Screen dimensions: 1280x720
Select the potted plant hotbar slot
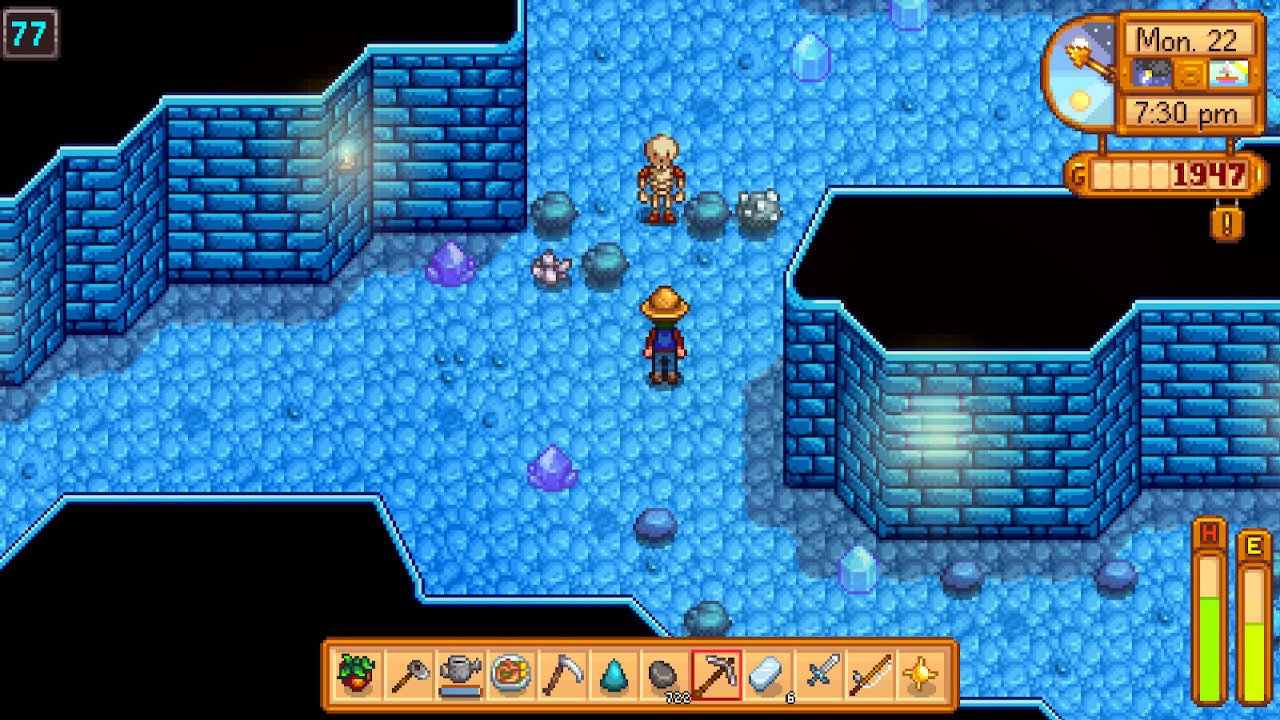(358, 675)
